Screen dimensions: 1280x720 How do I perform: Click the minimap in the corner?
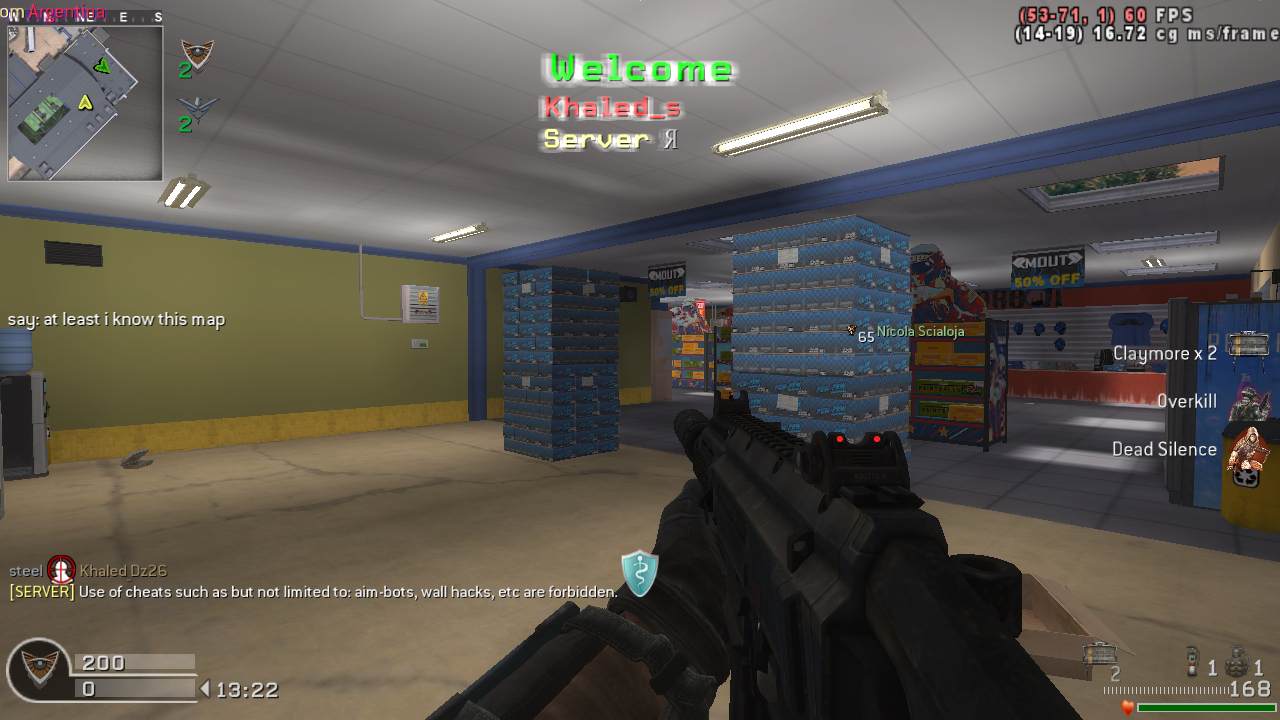click(85, 103)
